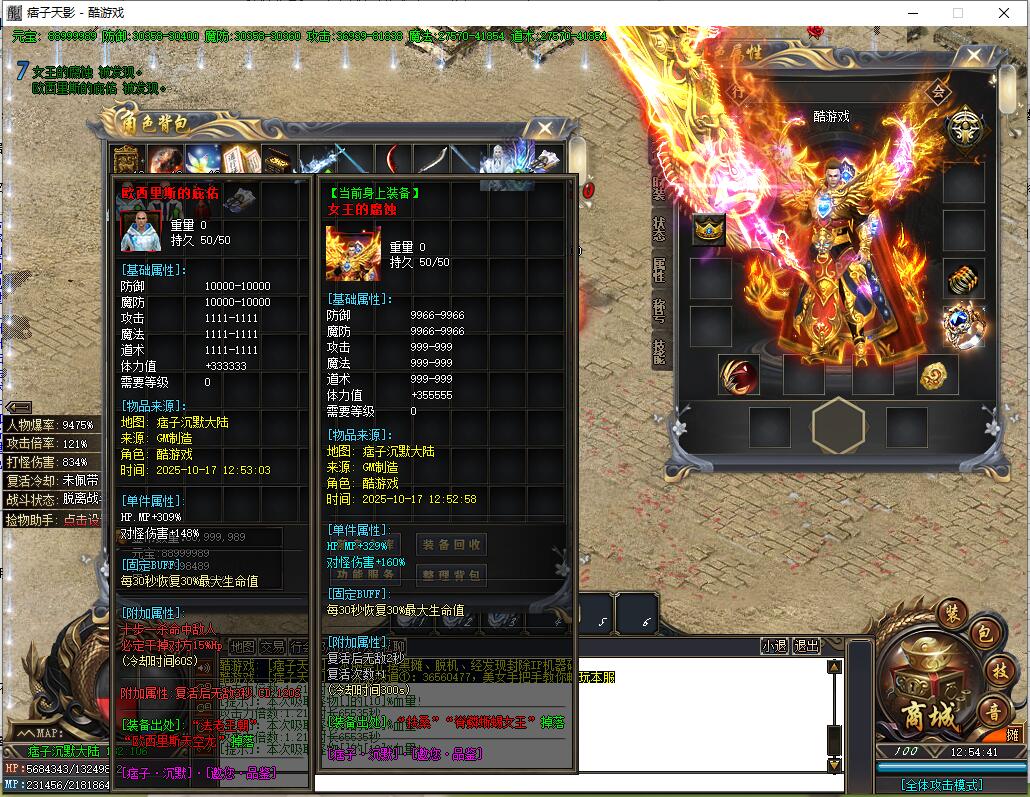Click the 小退 logout button
Image resolution: width=1030 pixels, height=797 pixels.
click(774, 646)
